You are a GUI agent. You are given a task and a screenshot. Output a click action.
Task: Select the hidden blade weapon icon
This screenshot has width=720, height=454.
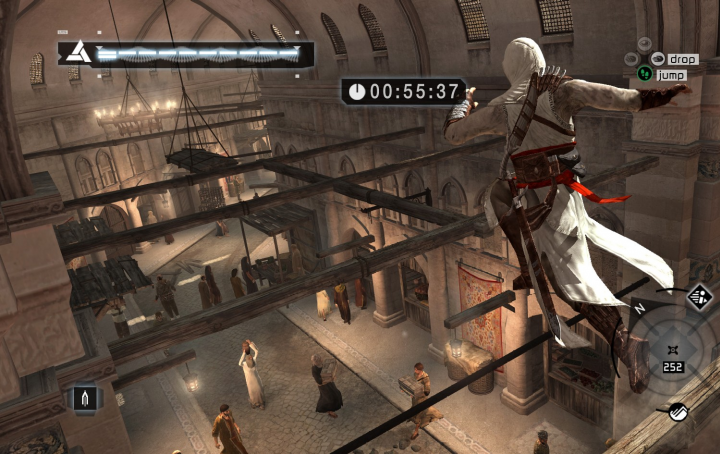click(86, 400)
